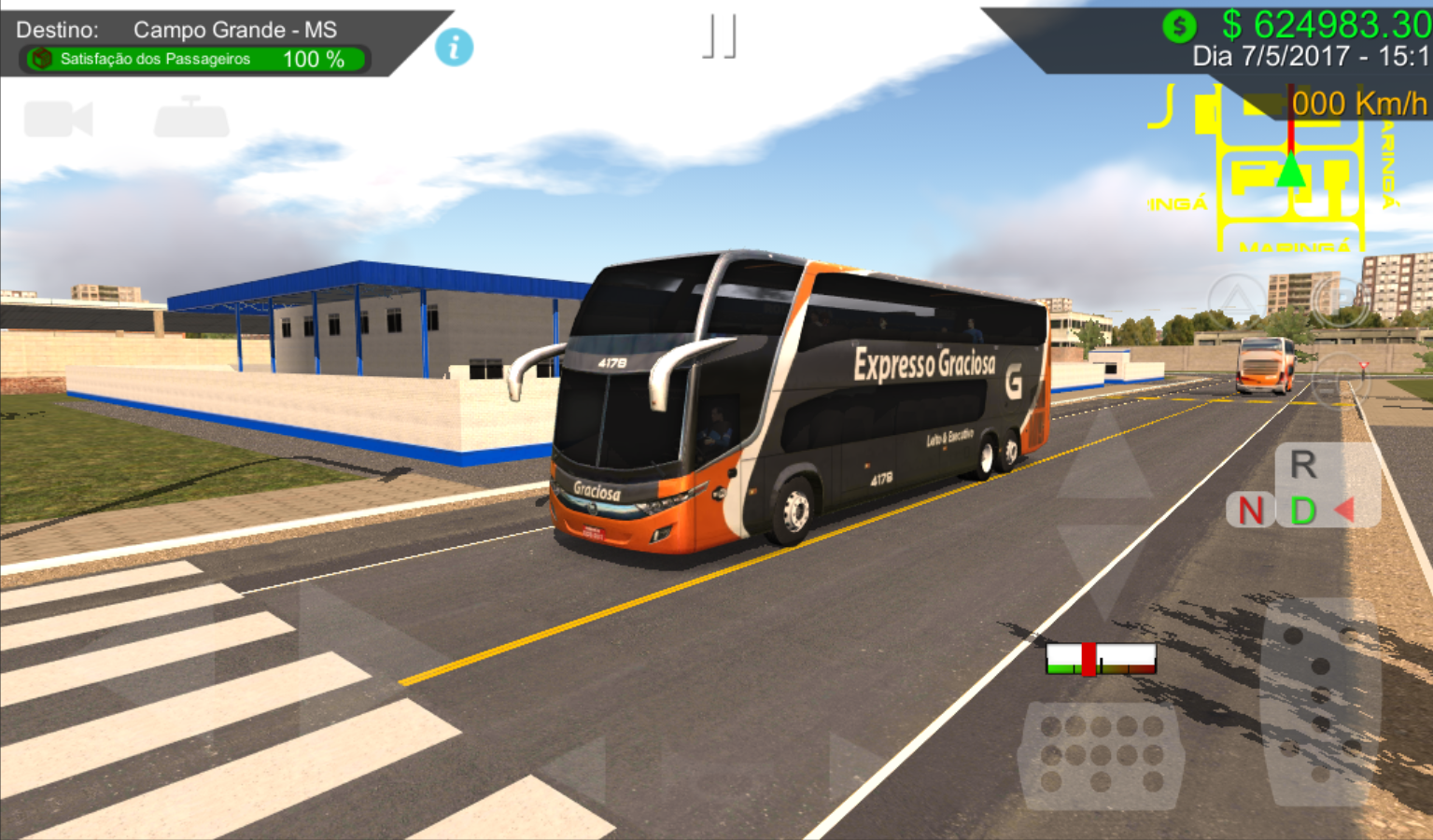Tap the gift box satisfaction icon
The width and height of the screenshot is (1433, 840).
[x=39, y=59]
